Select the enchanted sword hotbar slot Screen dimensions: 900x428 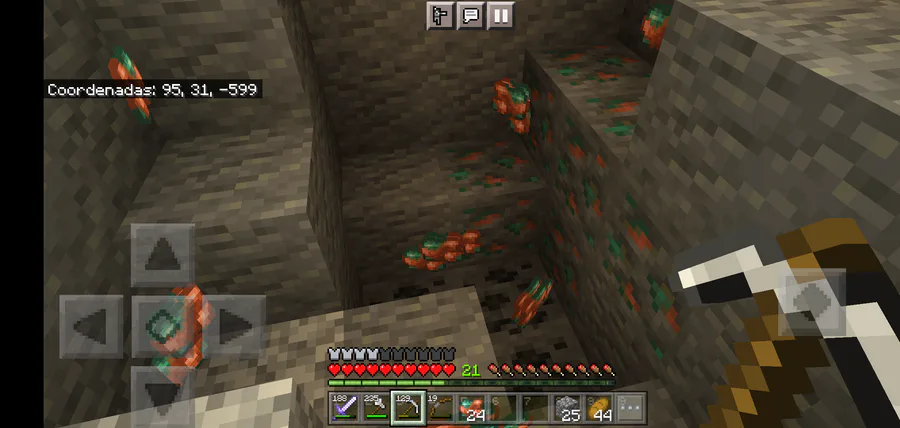(x=344, y=407)
